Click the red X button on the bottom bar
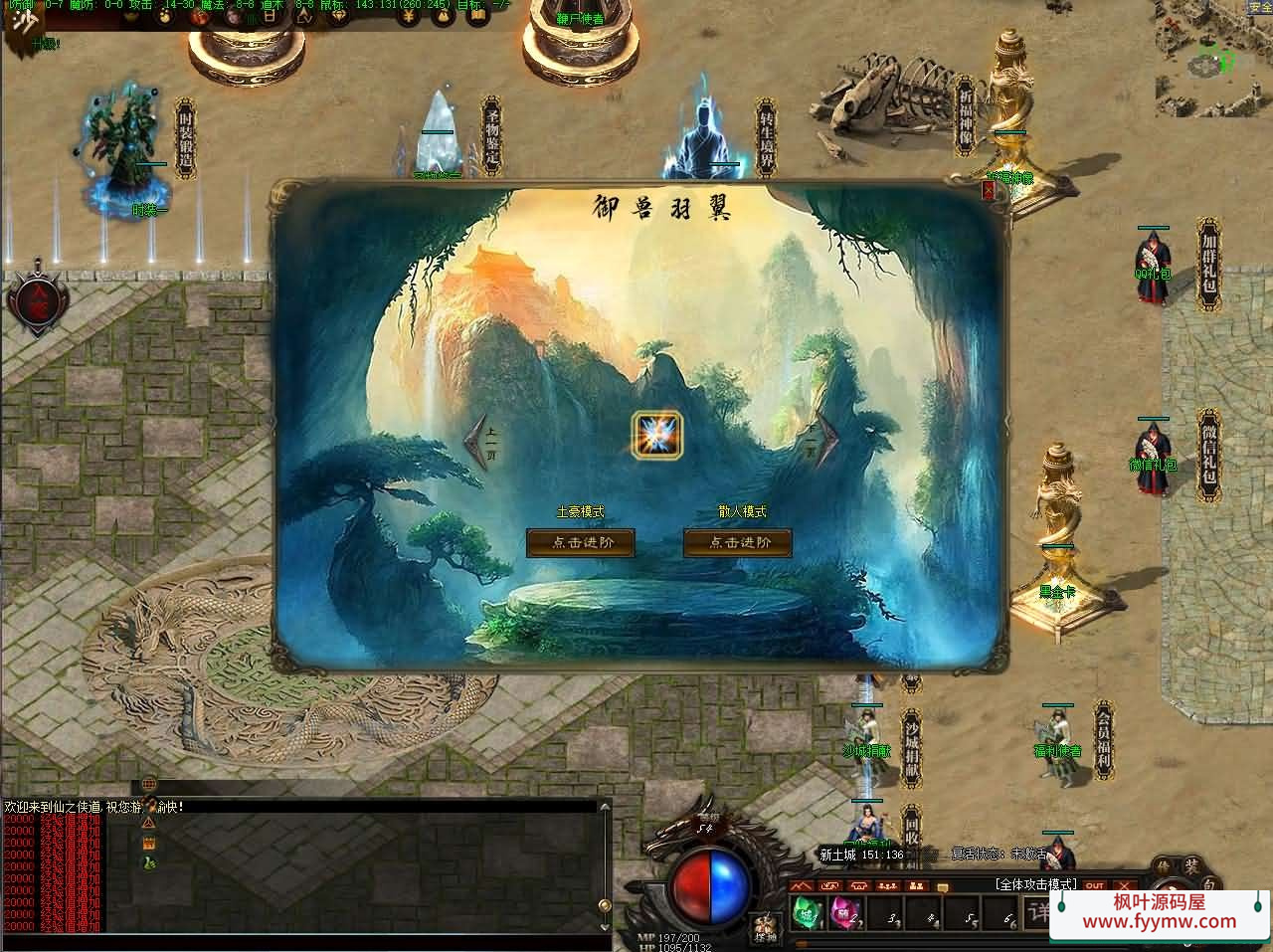The width and height of the screenshot is (1273, 952). 1125,885
